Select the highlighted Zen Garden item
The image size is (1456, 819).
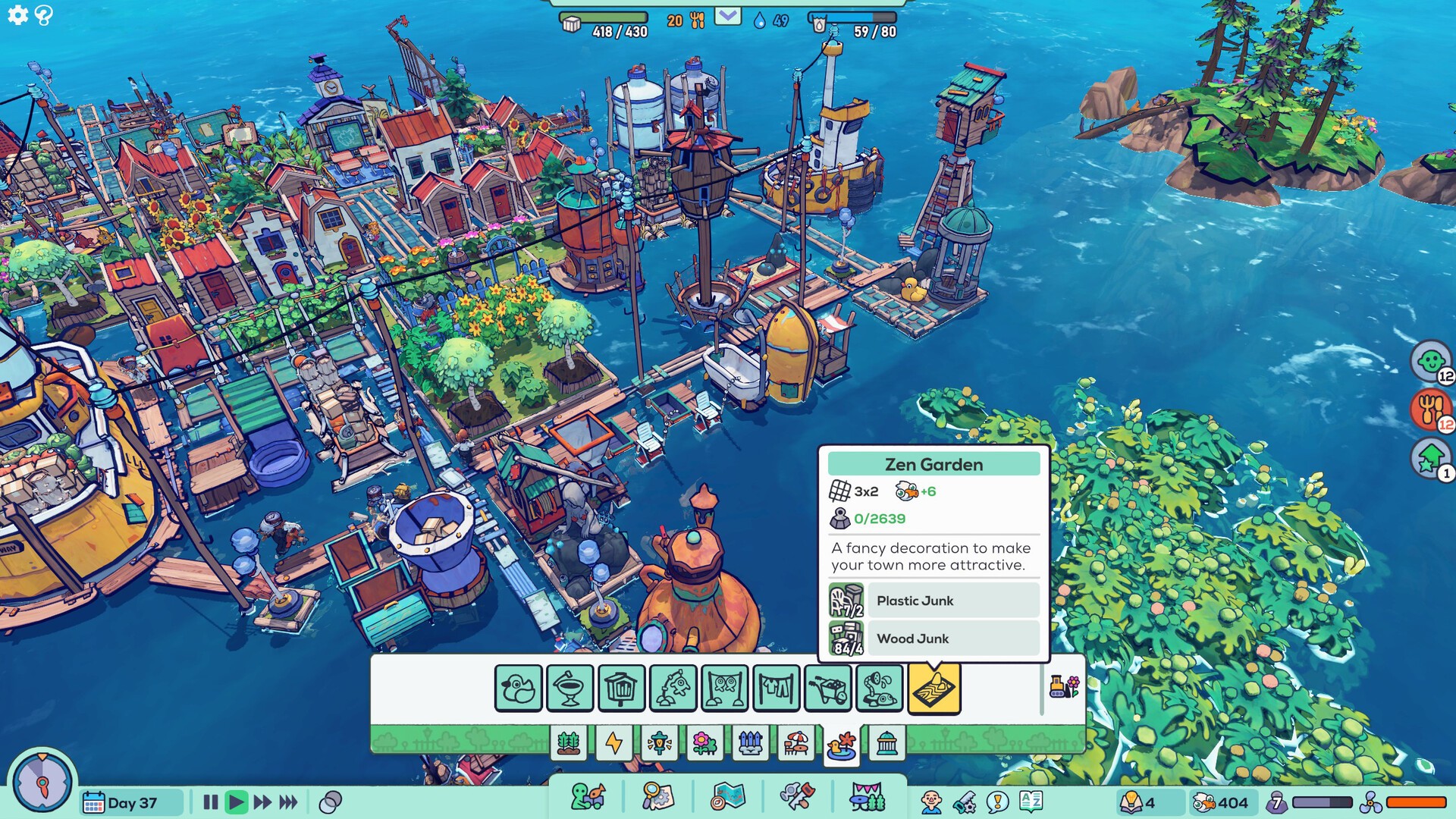(934, 689)
